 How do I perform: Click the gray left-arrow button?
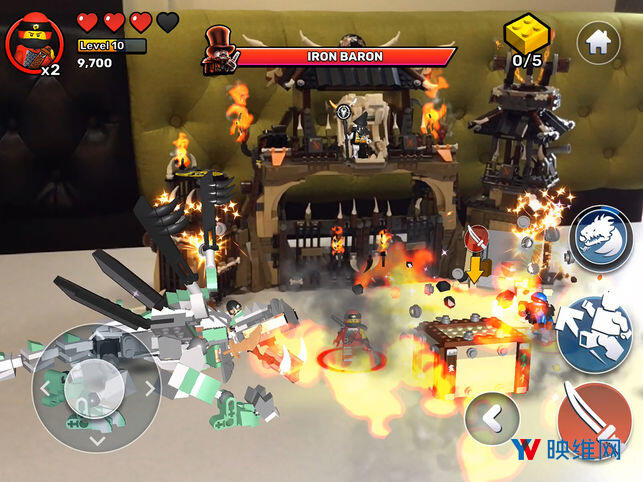(492, 419)
